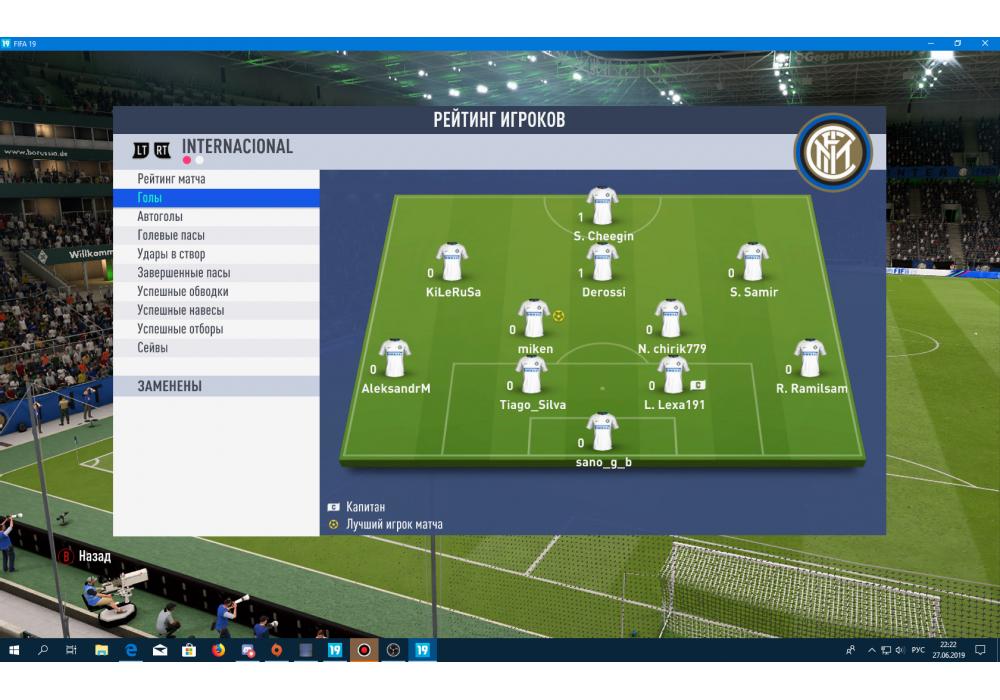Pick goalkeeper sano_g_b shirt
Screen dimensions: 1000x700
tap(602, 433)
